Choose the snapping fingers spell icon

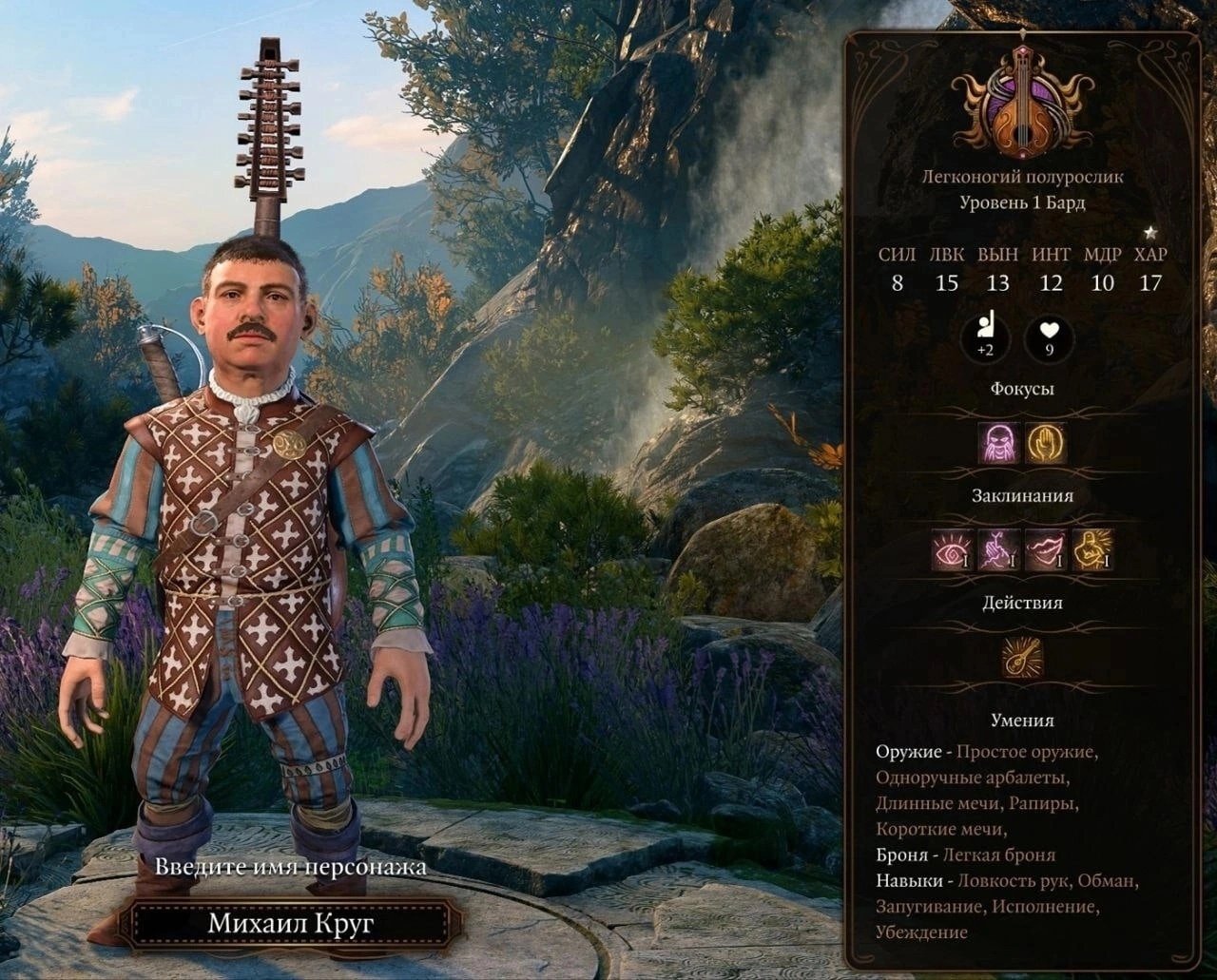(x=999, y=550)
